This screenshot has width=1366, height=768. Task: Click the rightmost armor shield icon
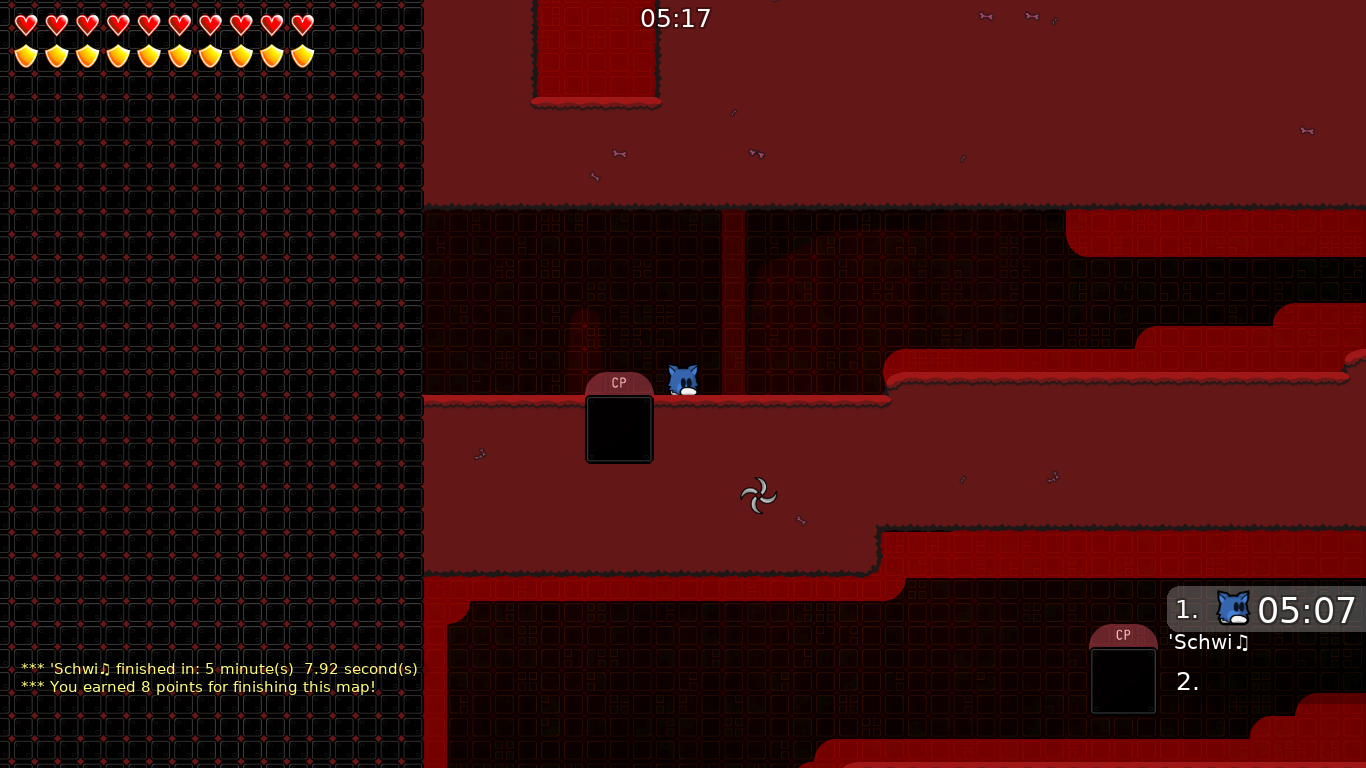click(x=303, y=55)
